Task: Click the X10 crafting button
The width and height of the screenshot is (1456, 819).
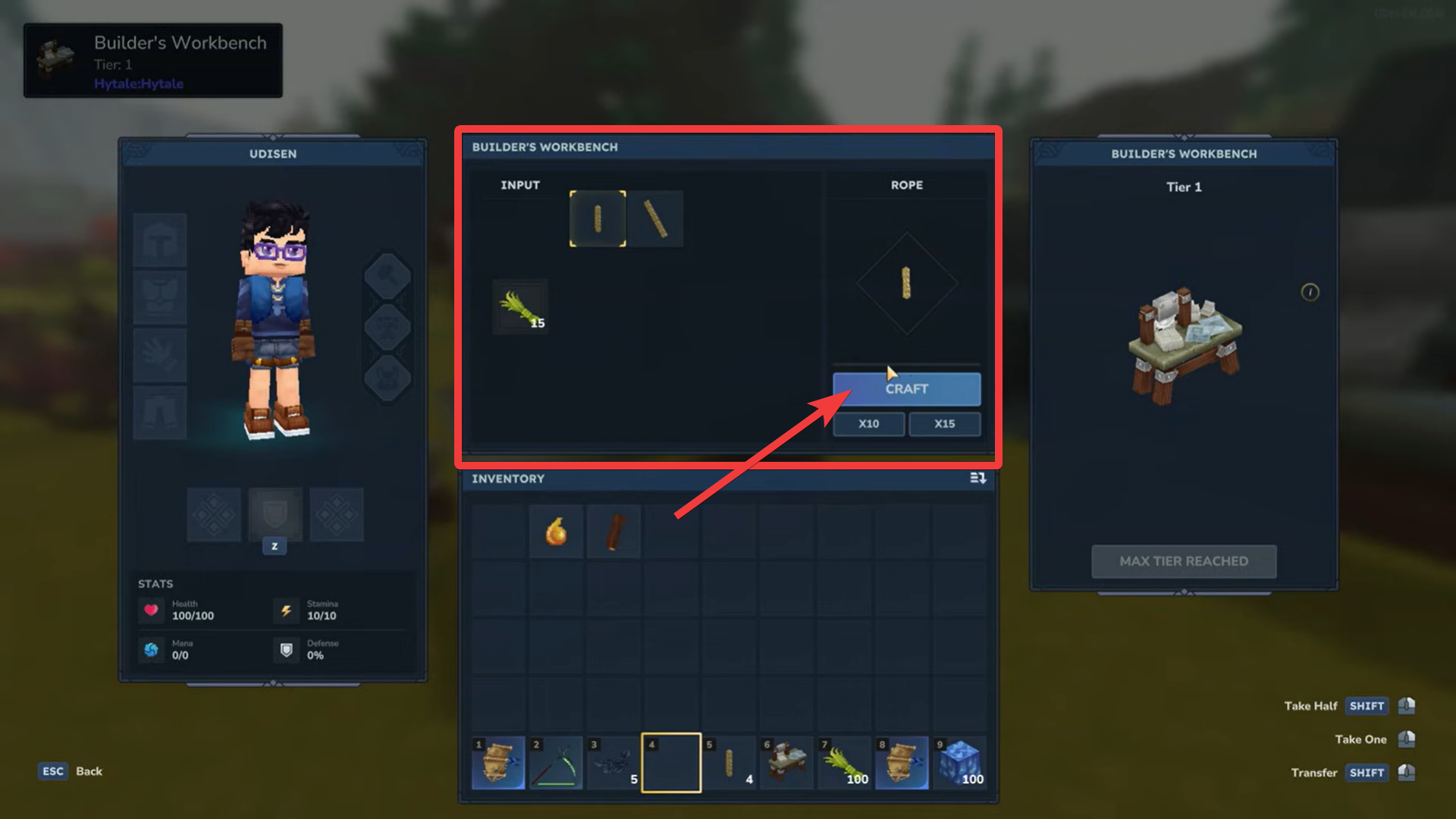Action: pos(868,424)
